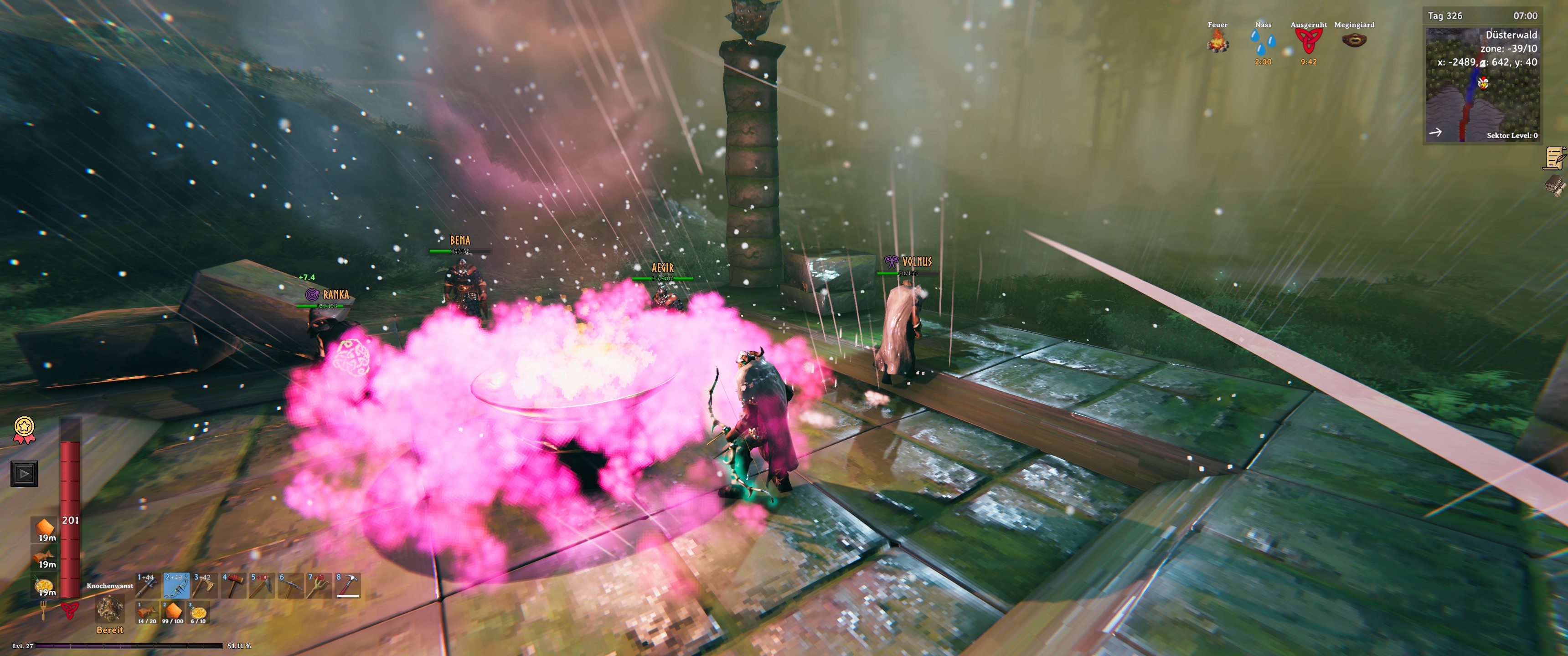The height and width of the screenshot is (656, 1568).
Task: Click the Feuer campfire status icon
Action: click(1217, 41)
